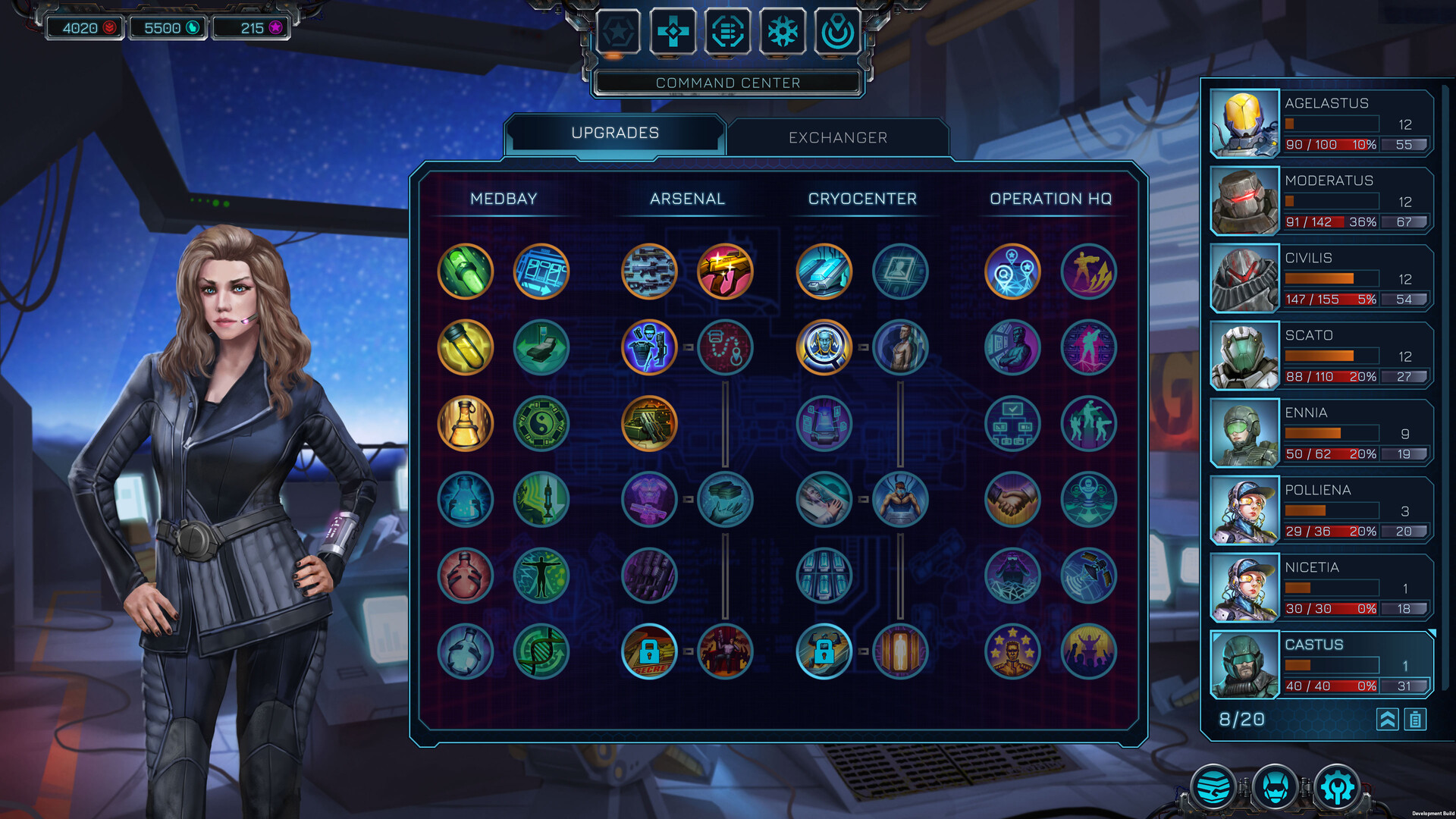Select the Operation HQ targeting icon
Viewport: 1456px width, 819px height.
tap(836, 32)
